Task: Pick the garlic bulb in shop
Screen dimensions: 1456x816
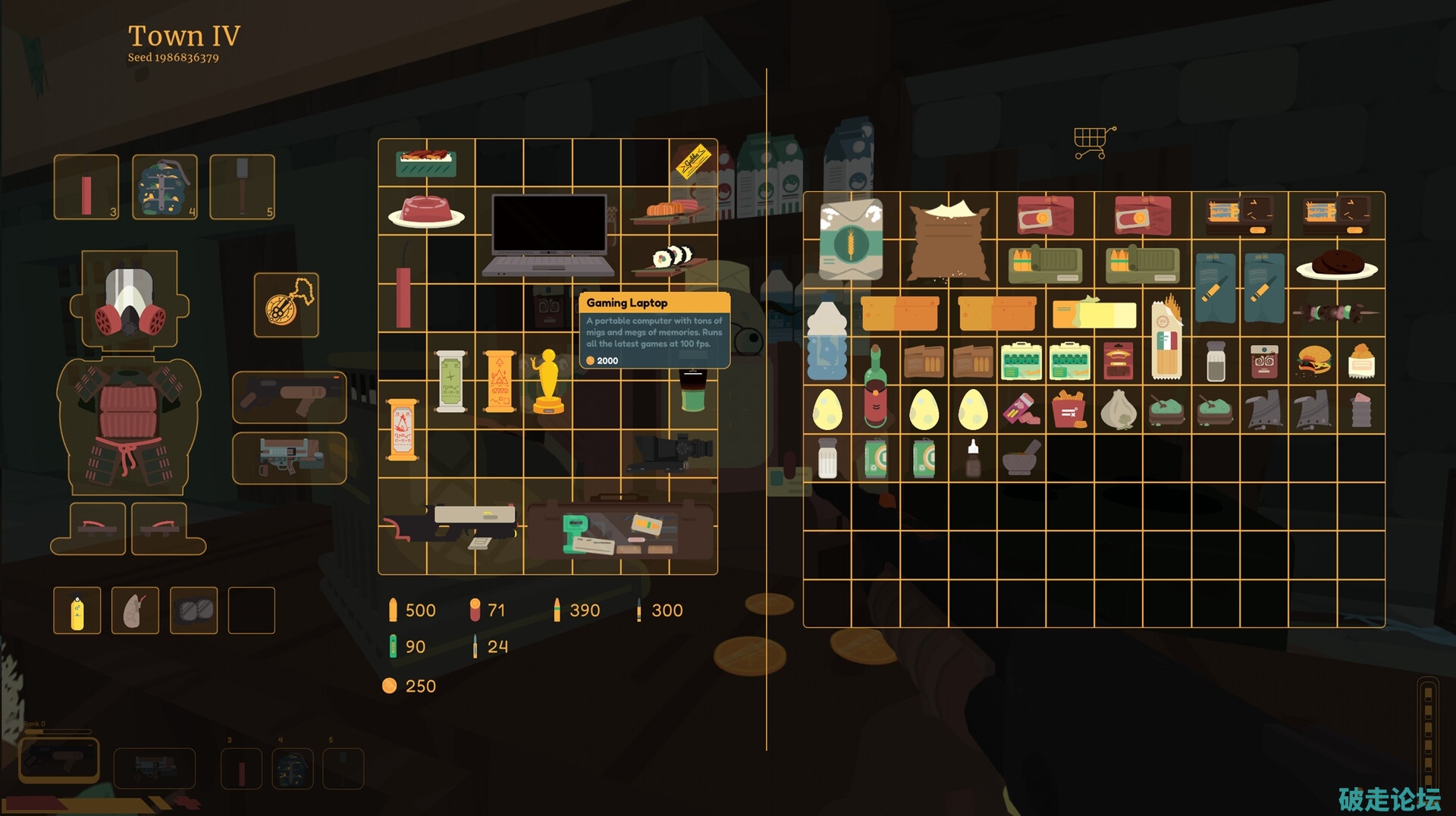Action: click(x=1118, y=410)
